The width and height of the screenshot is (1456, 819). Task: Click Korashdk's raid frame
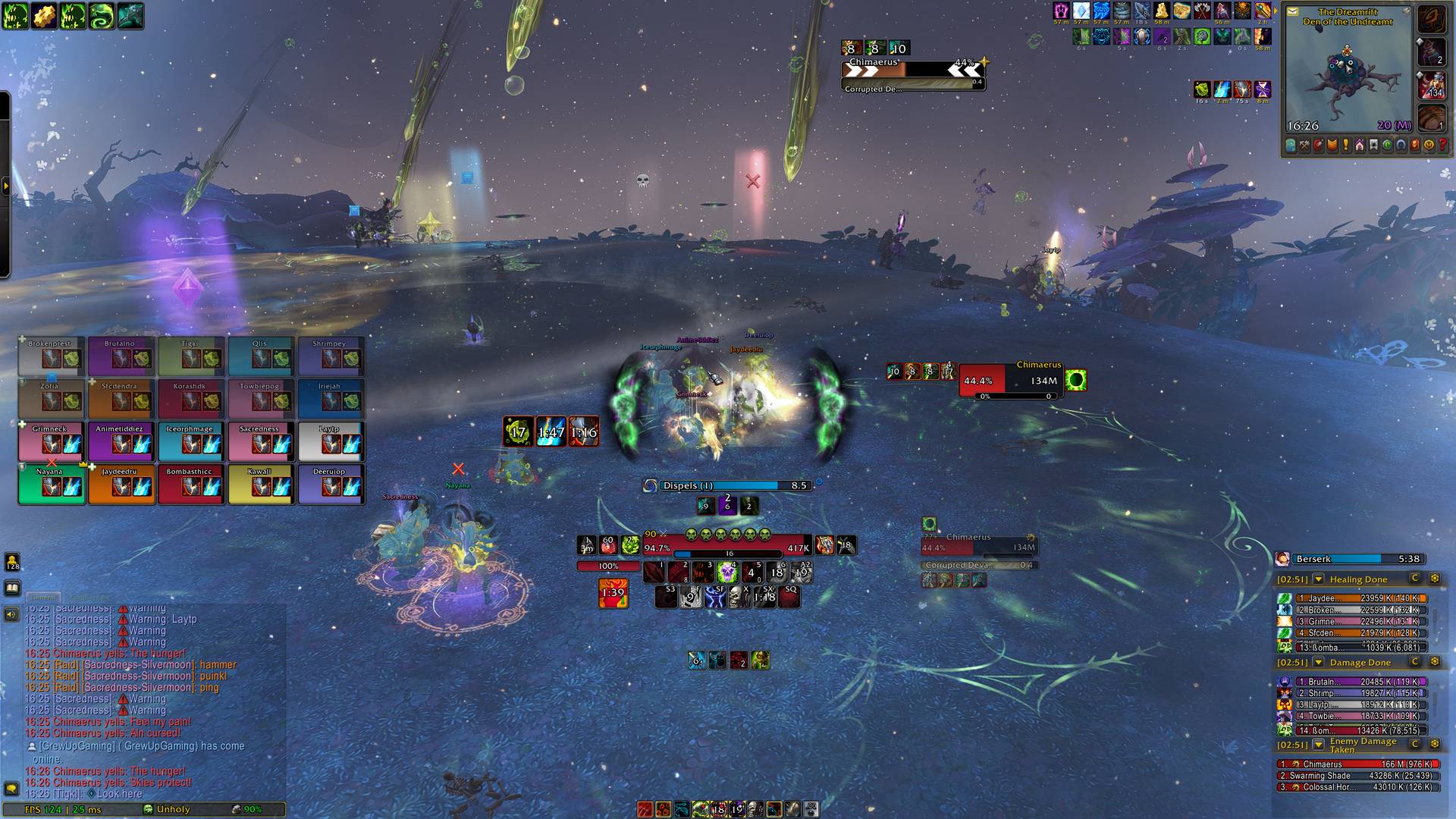pyautogui.click(x=190, y=399)
